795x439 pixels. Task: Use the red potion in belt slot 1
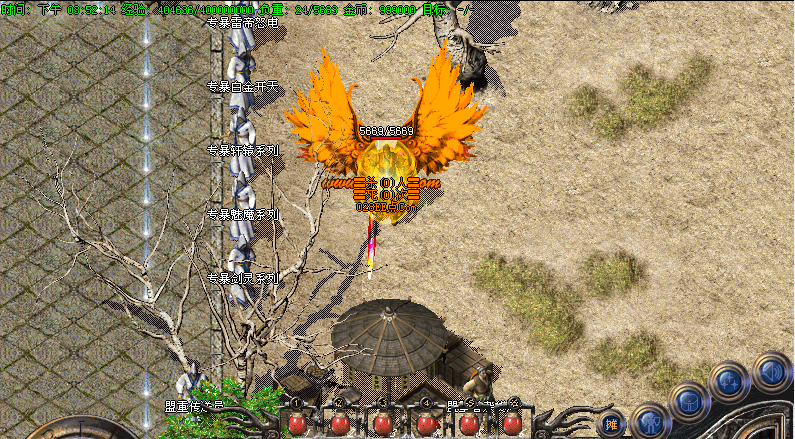pos(297,423)
